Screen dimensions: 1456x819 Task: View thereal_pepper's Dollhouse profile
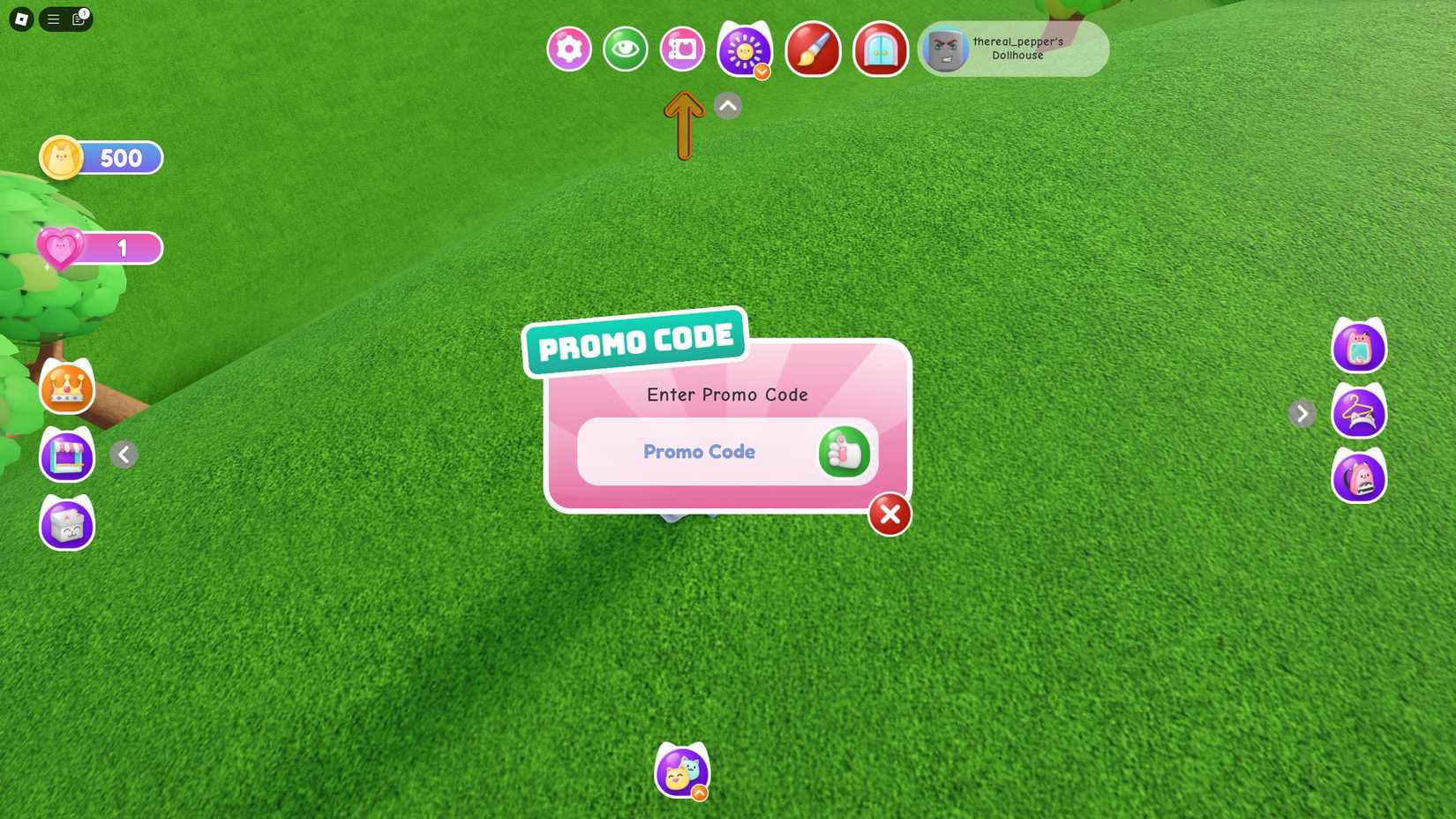(1015, 49)
